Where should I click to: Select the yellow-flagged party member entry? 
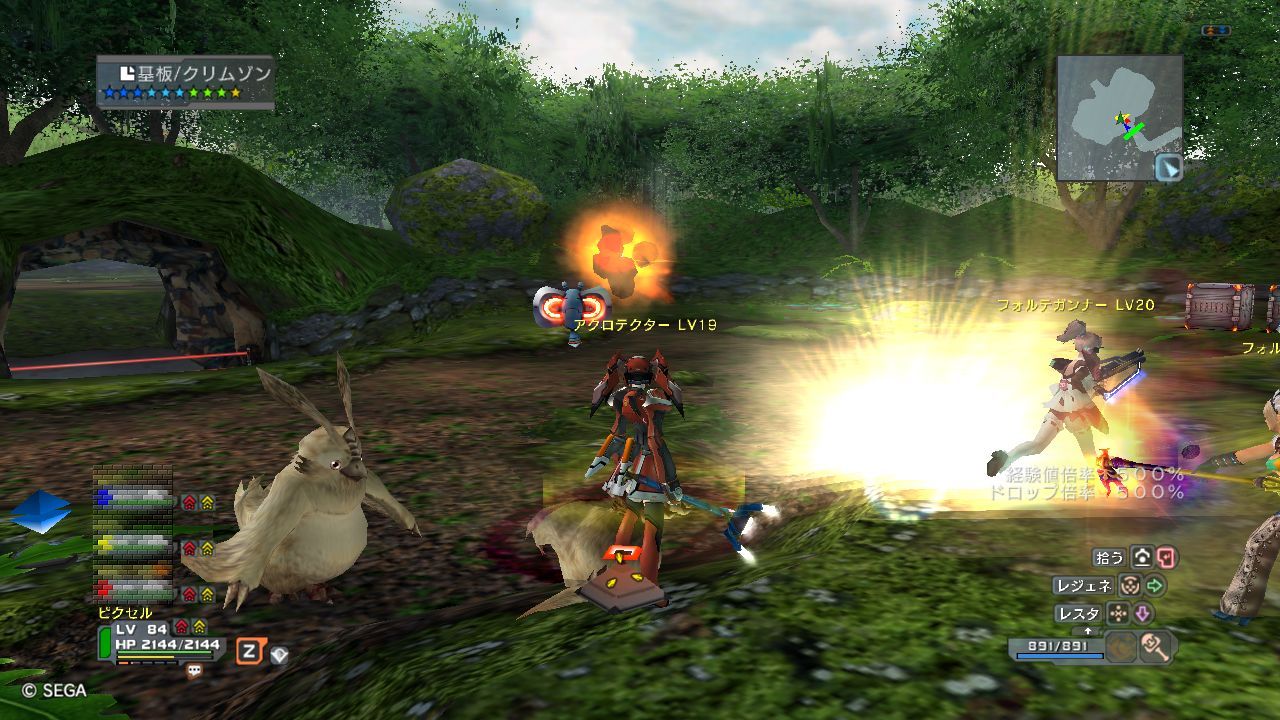135,546
